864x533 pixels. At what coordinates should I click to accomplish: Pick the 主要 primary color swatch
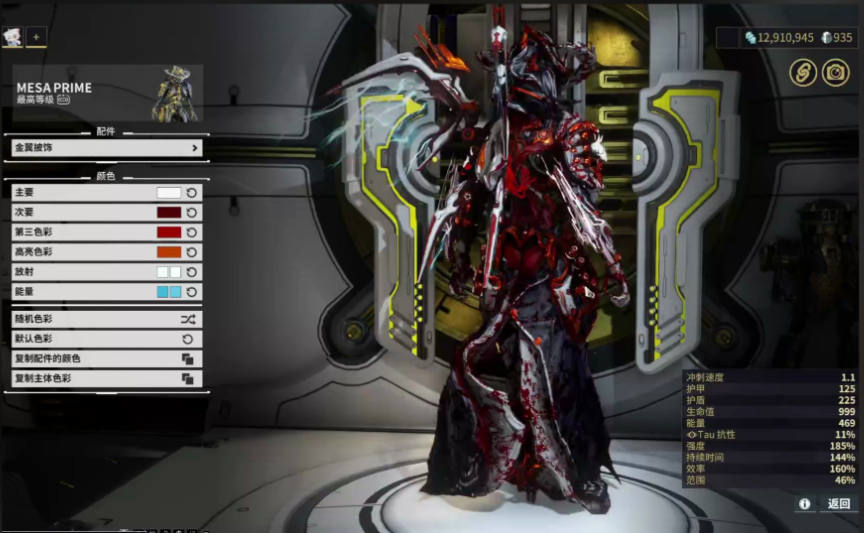[169, 192]
